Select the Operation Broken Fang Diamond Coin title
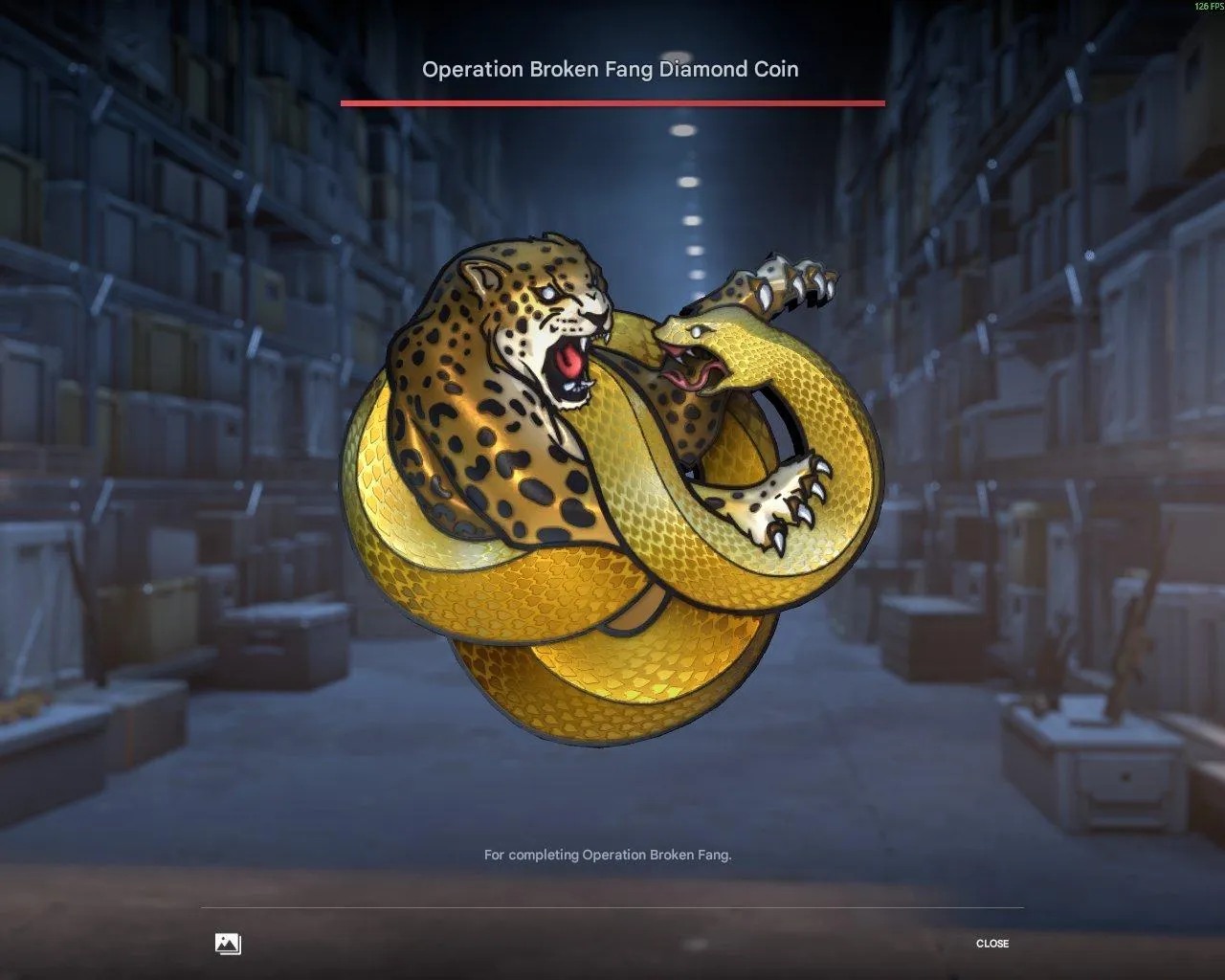This screenshot has height=980, width=1225. 612,69
